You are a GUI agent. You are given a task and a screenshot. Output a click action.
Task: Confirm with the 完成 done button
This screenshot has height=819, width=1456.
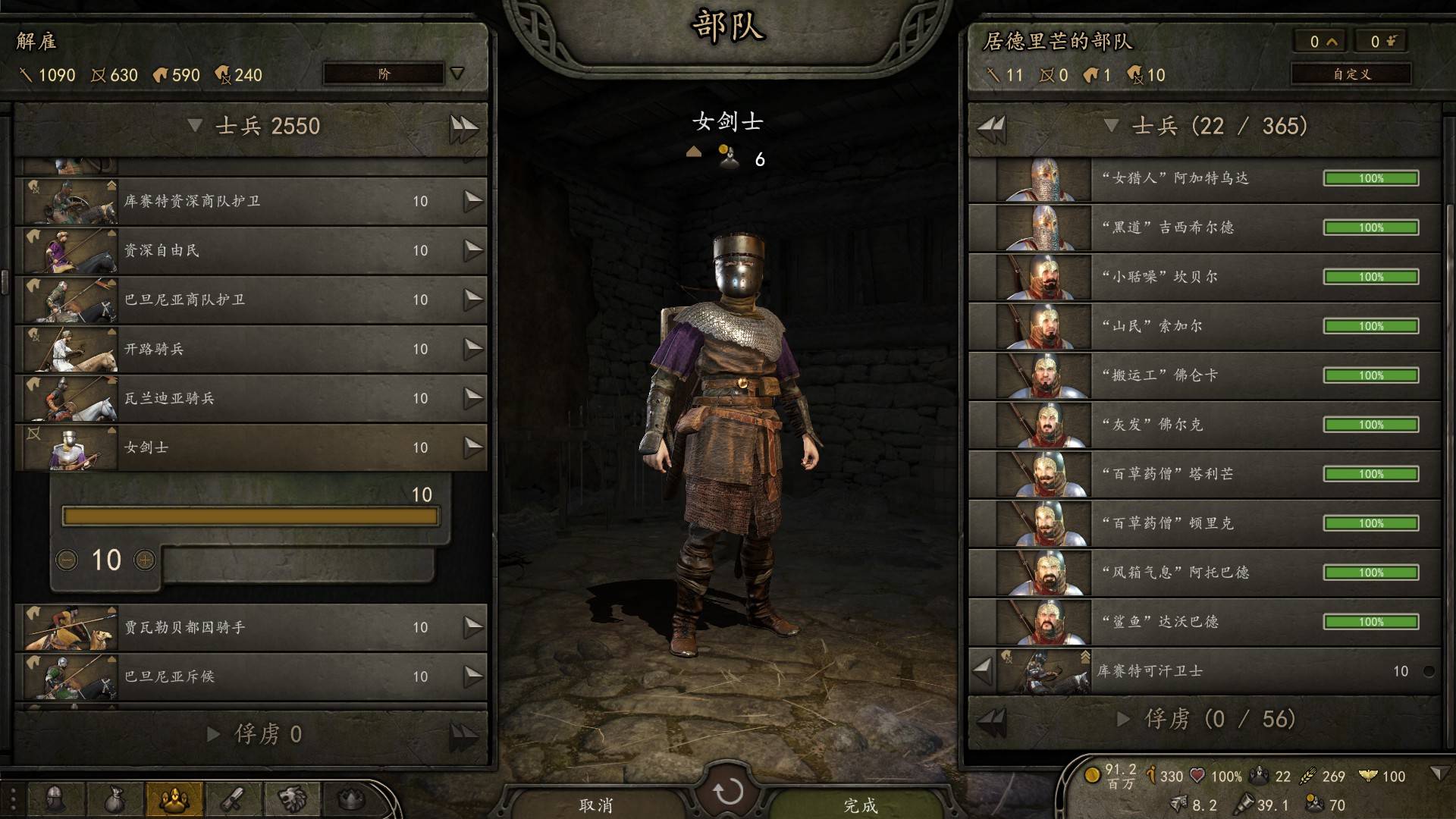(x=860, y=805)
